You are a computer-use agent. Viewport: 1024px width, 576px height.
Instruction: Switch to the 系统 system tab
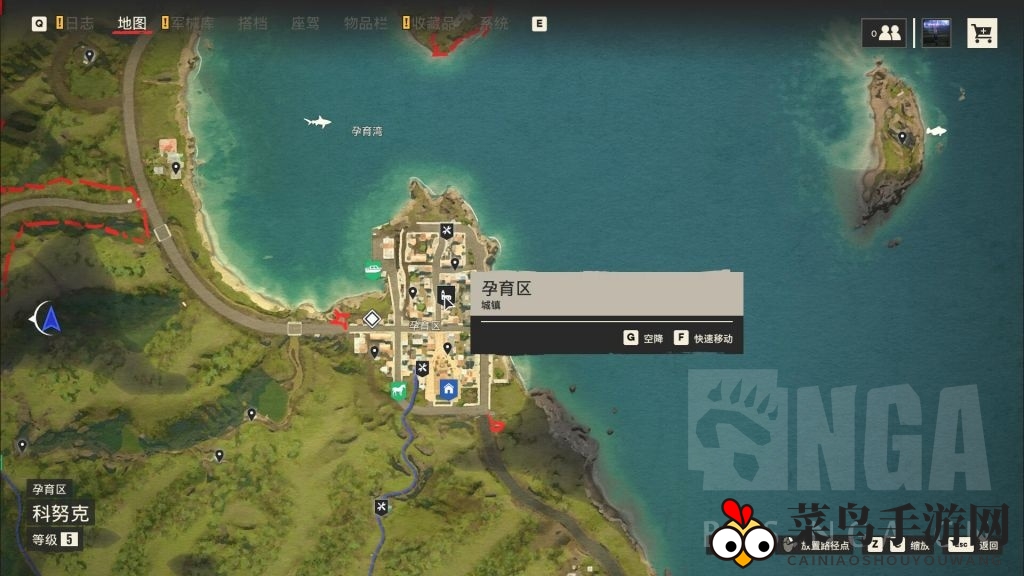(494, 23)
